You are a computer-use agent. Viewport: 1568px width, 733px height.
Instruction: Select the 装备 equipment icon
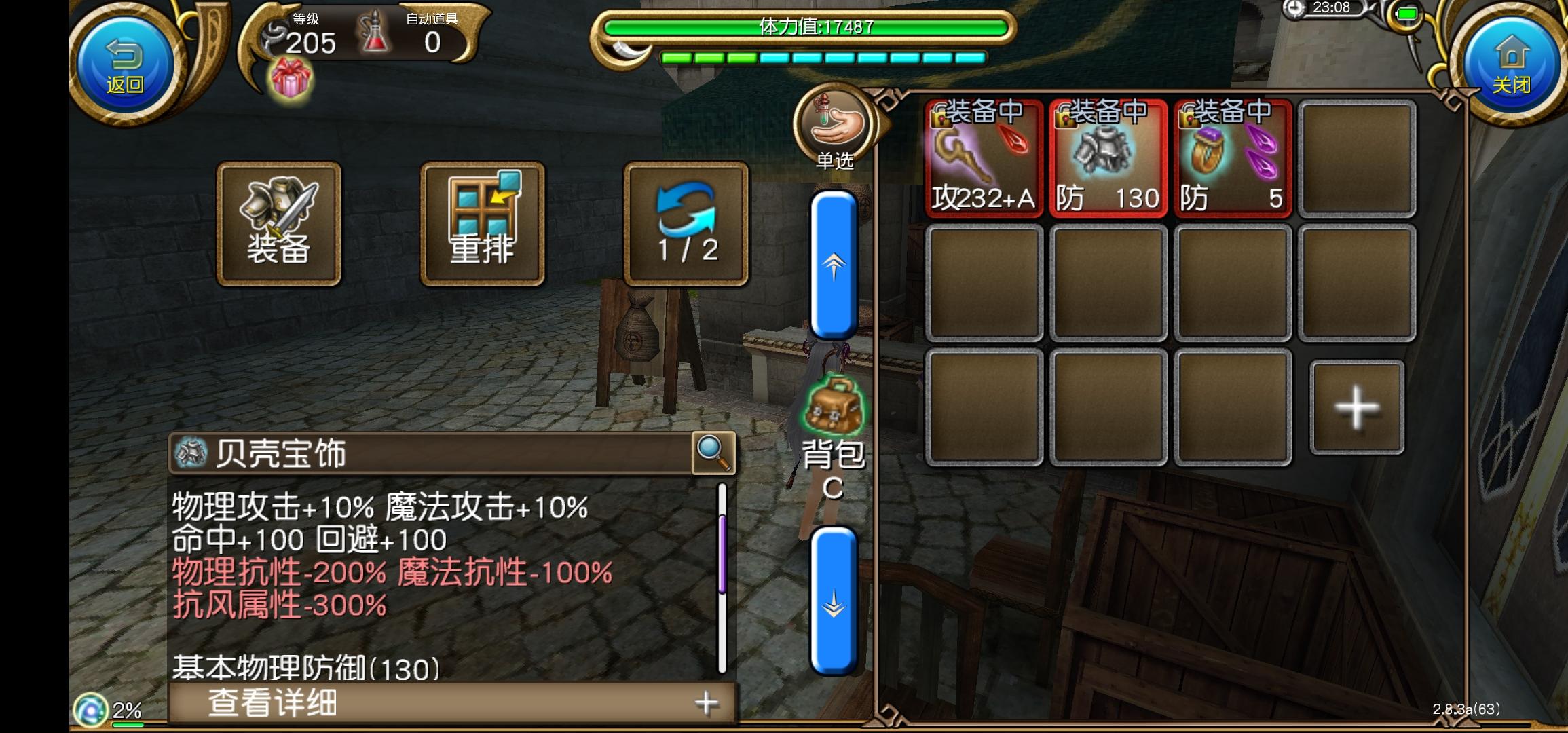278,224
